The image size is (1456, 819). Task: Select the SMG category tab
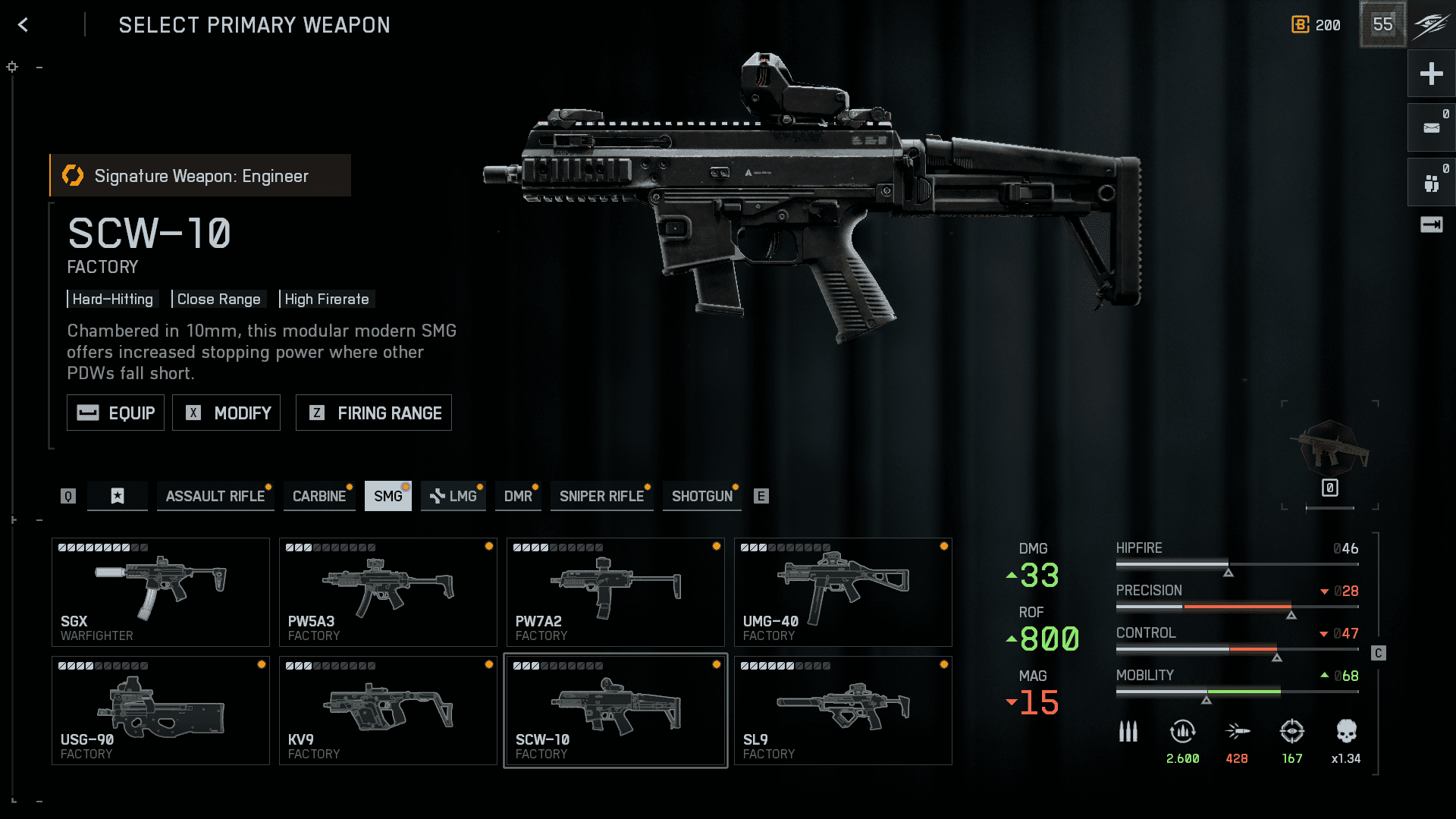click(388, 496)
